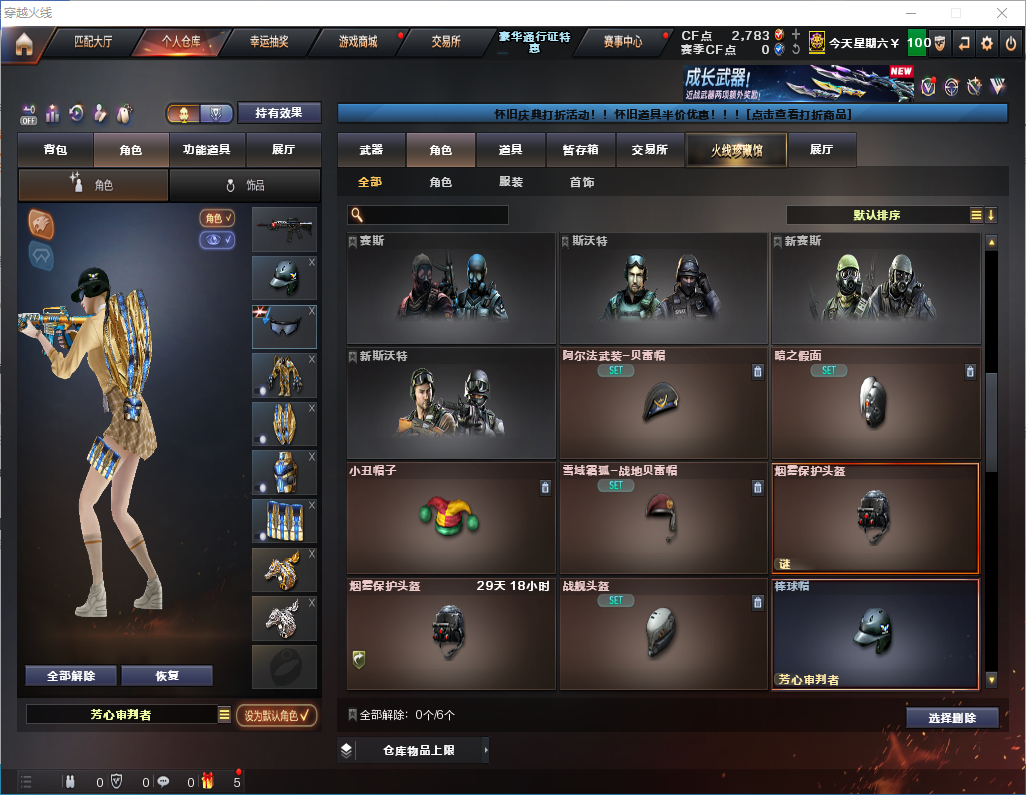Viewport: 1026px width, 795px height.
Task: Open the 武器 weapons storage tab
Action: 371,150
